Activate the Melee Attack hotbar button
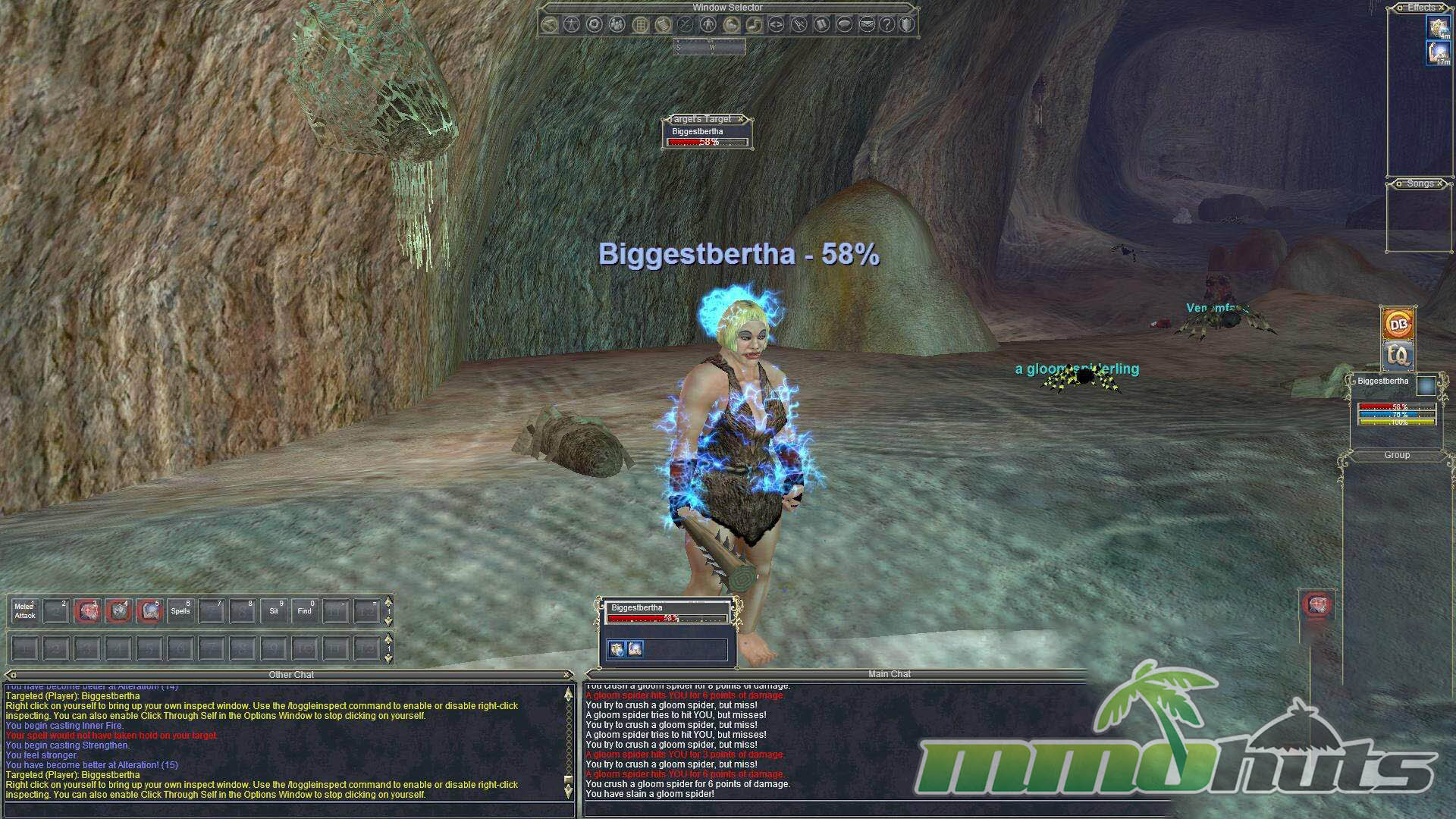The image size is (1456, 819). [x=25, y=611]
